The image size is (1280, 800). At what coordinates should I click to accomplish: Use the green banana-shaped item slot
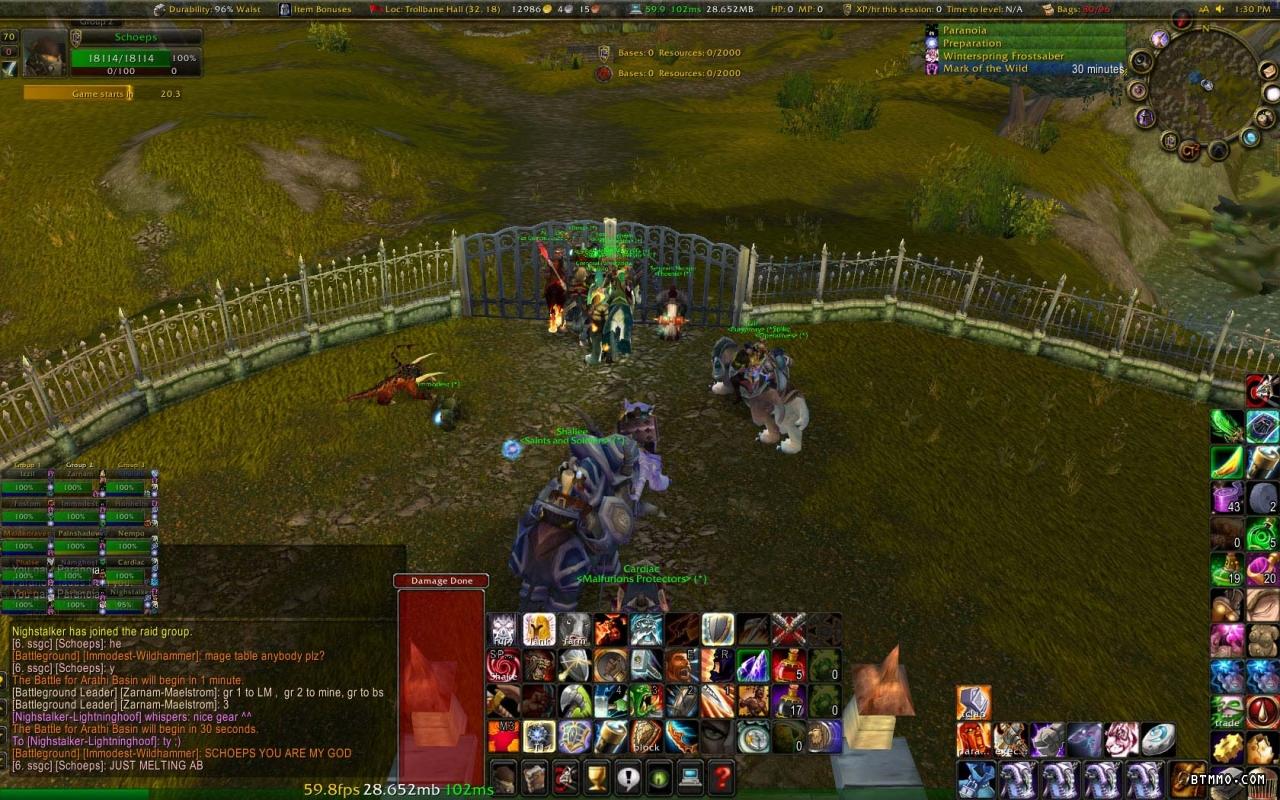1227,462
